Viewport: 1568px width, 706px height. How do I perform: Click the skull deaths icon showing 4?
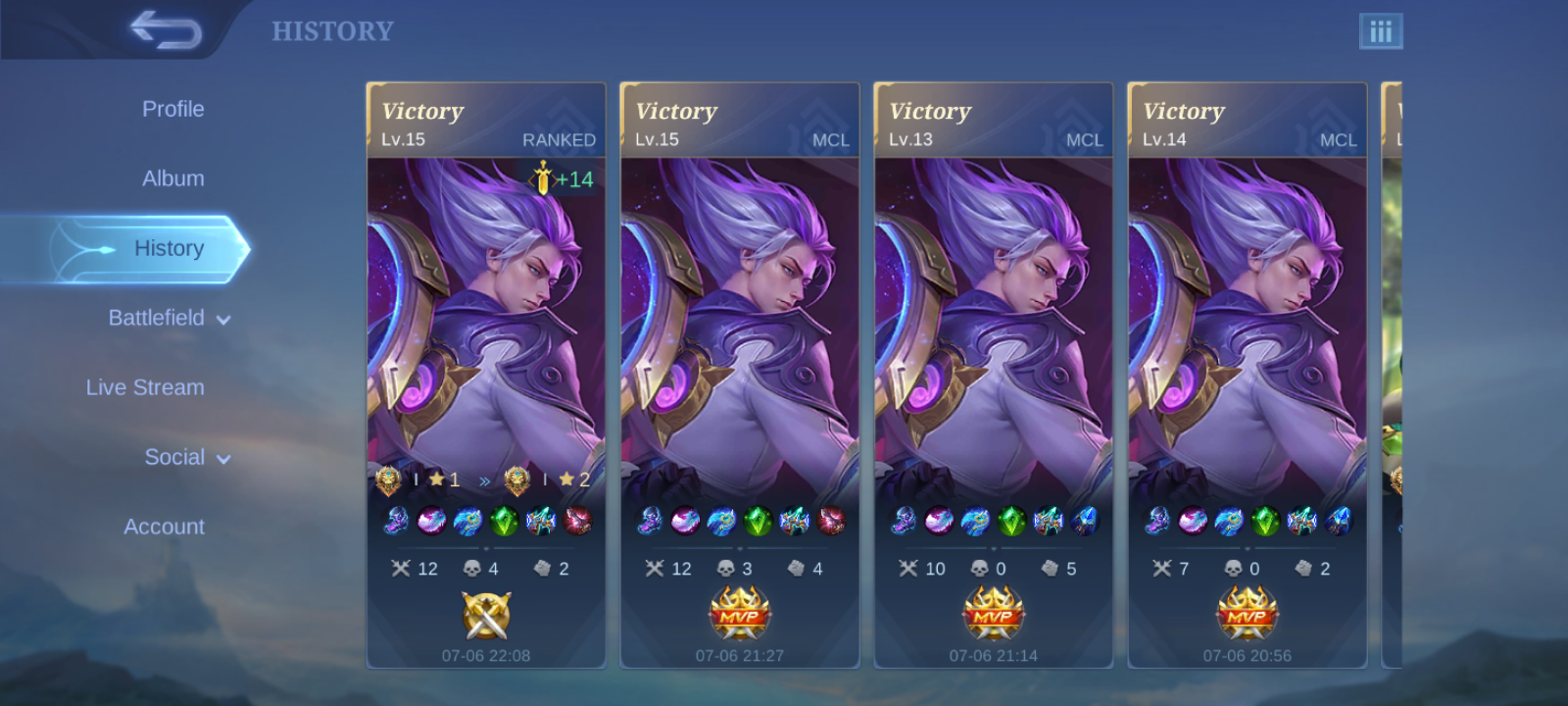point(472,567)
